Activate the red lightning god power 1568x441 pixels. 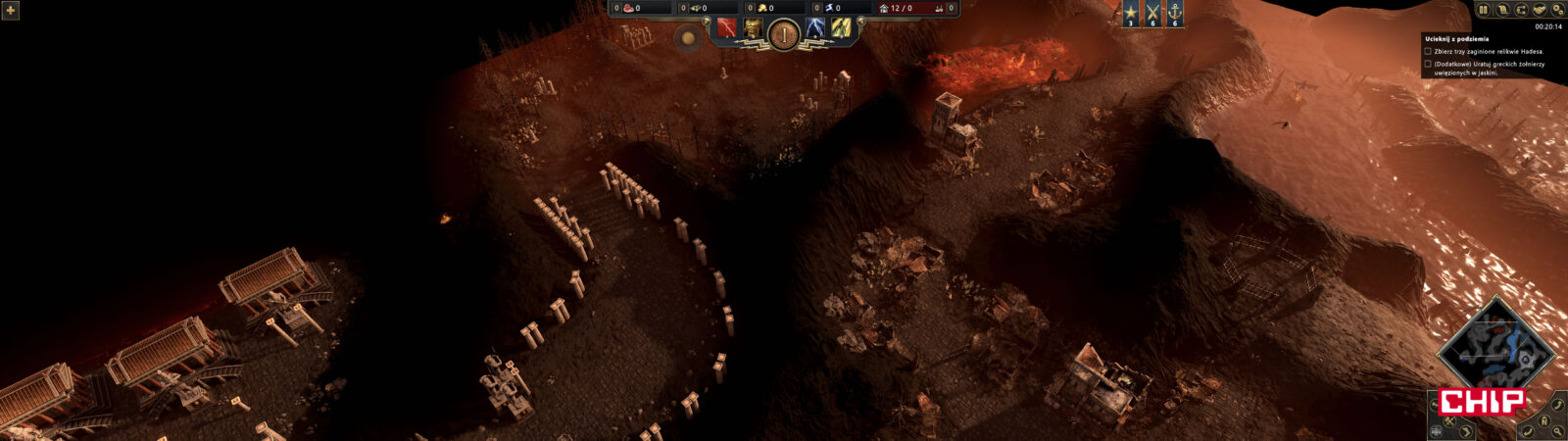point(726,28)
